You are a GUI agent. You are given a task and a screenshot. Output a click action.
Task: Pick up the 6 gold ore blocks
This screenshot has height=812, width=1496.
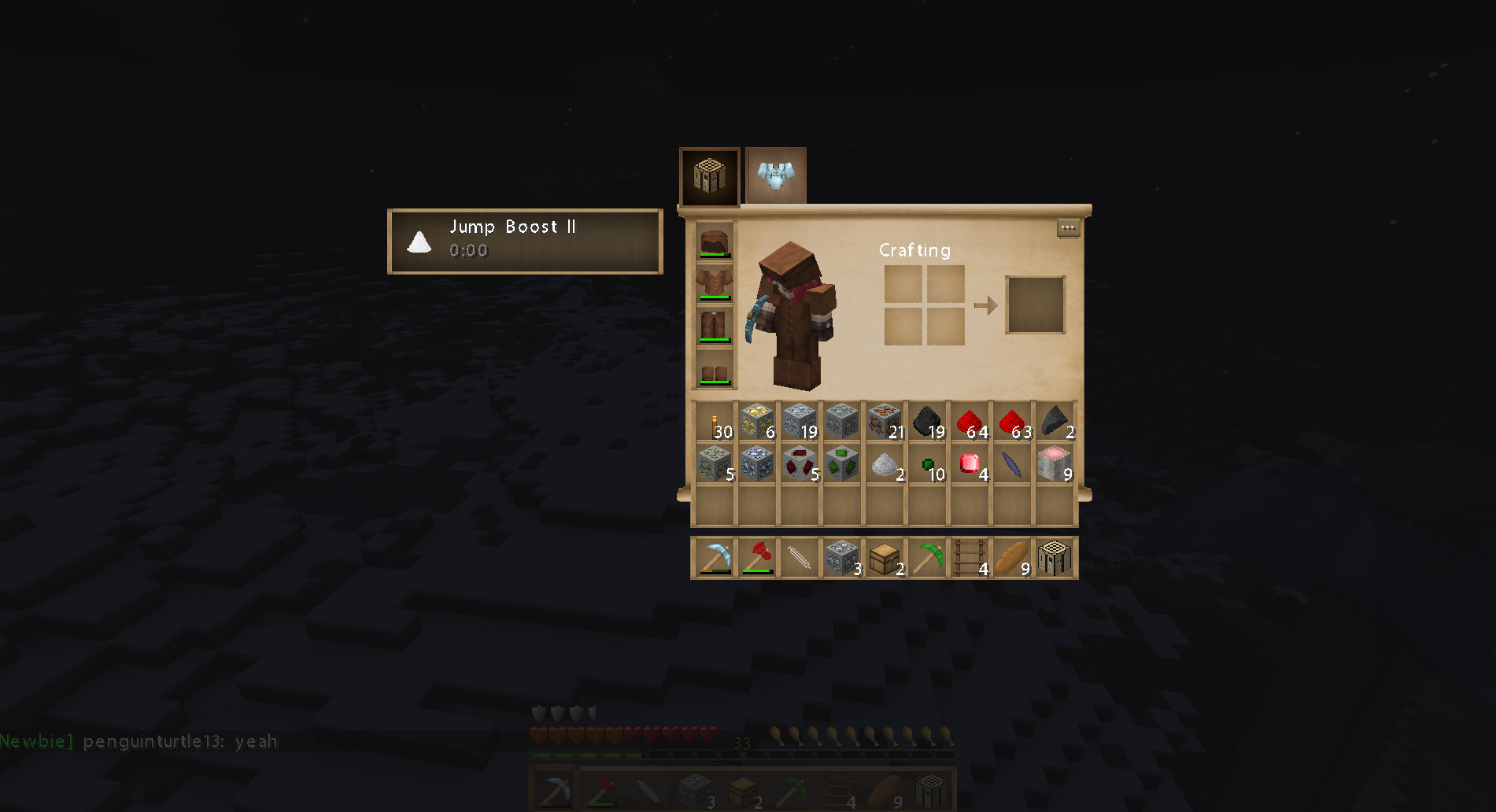[757, 423]
